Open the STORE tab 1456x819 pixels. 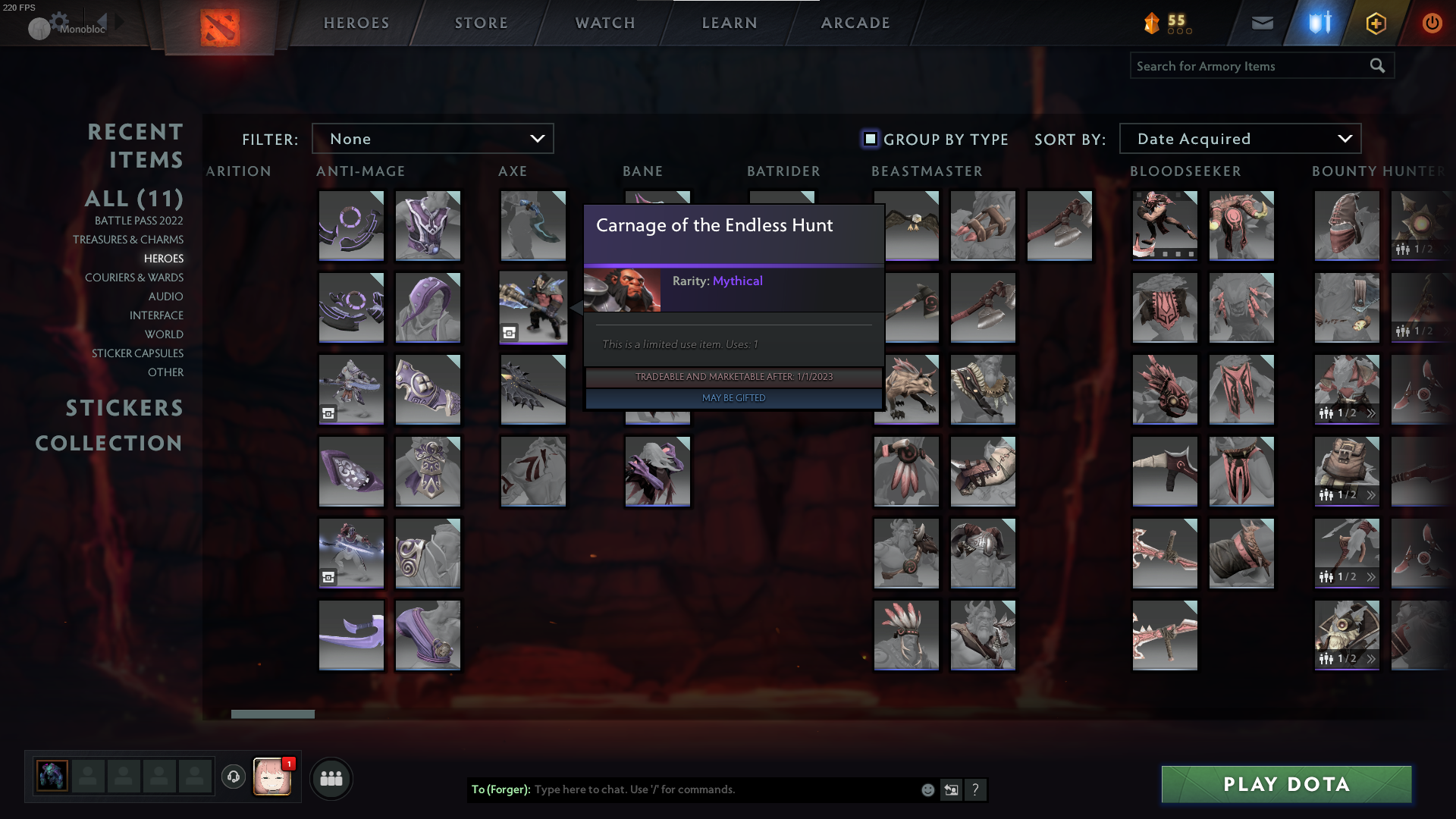(x=481, y=23)
